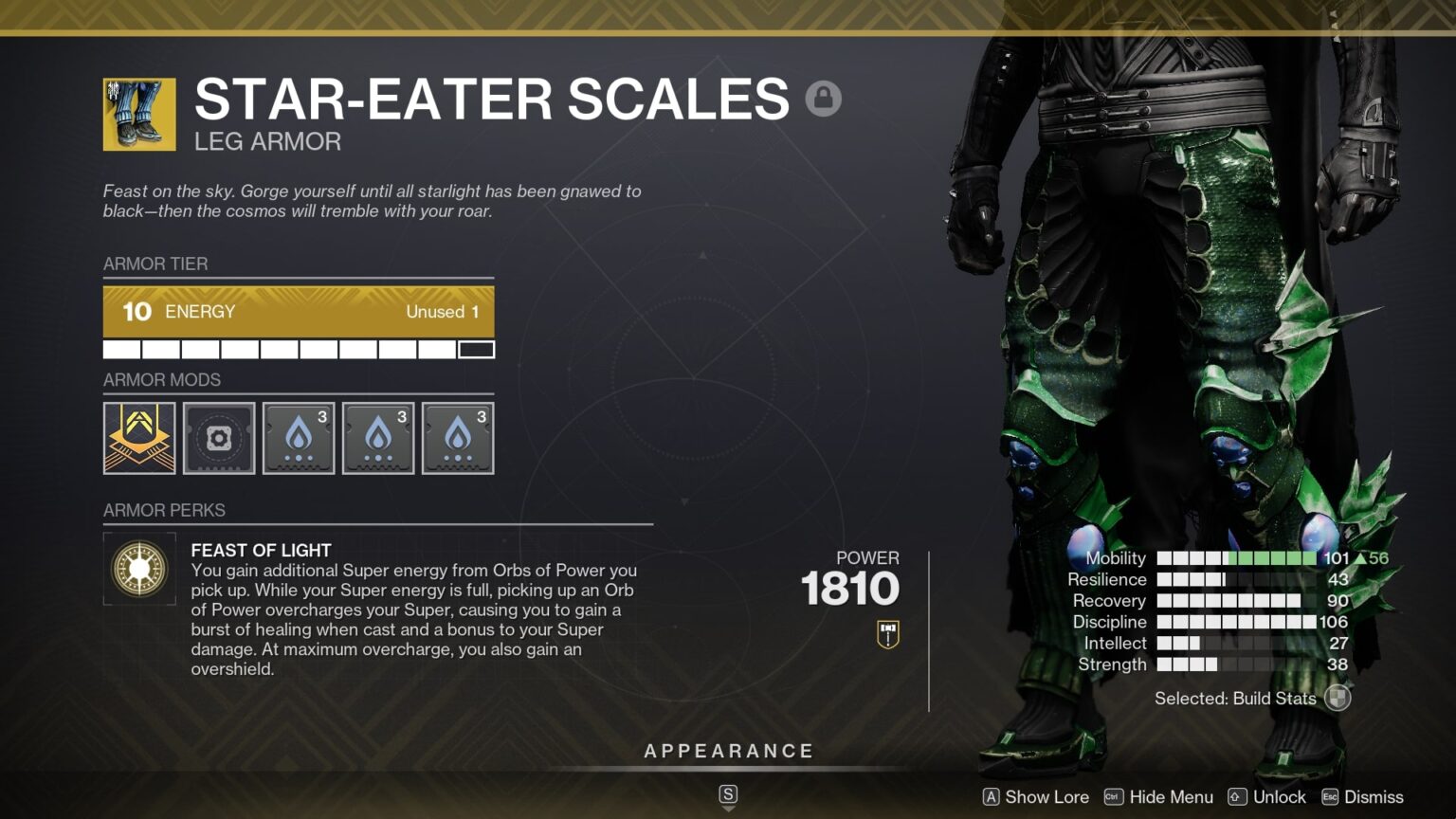Select the middle droplet siphon mod
Viewport: 1456px width, 819px height.
pyautogui.click(x=378, y=438)
